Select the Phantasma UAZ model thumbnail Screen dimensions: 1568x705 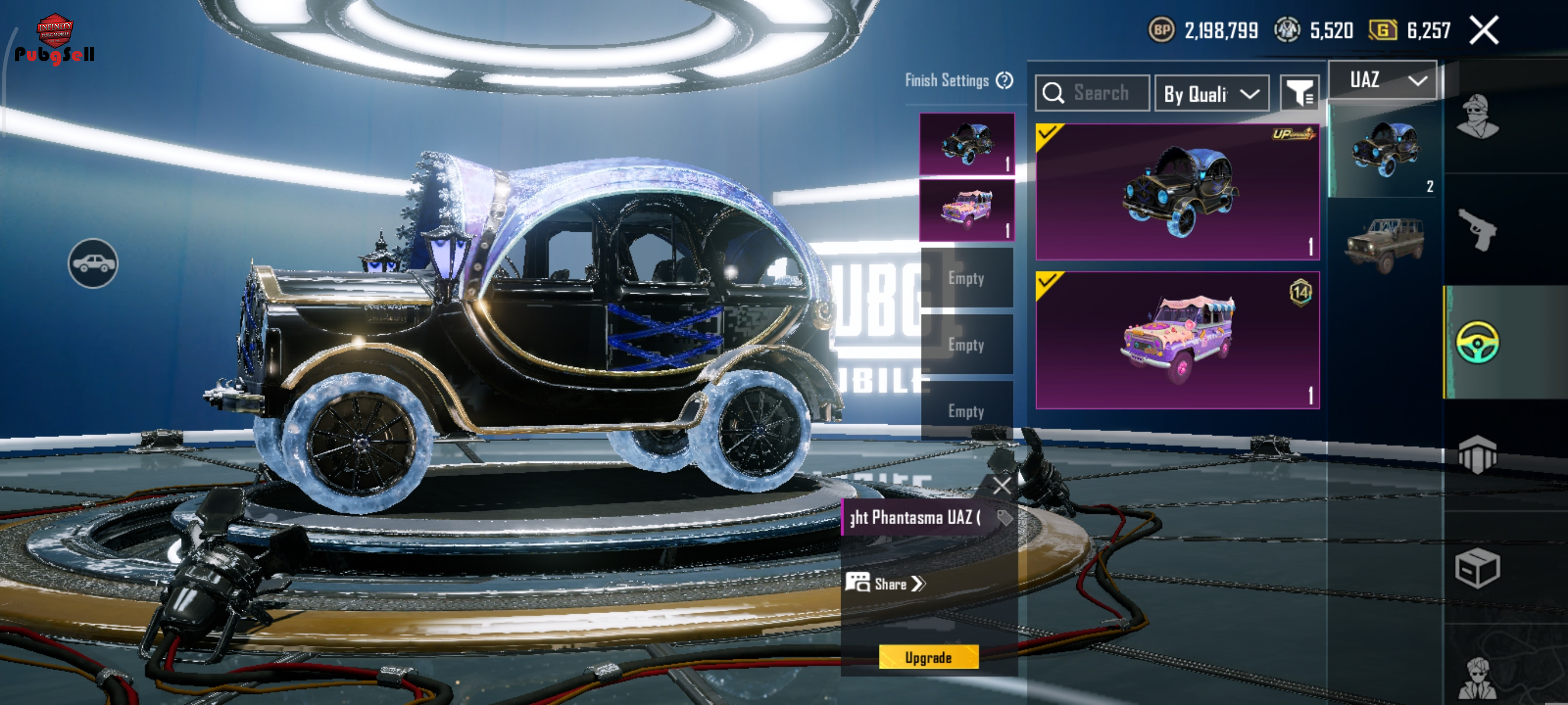click(1384, 150)
